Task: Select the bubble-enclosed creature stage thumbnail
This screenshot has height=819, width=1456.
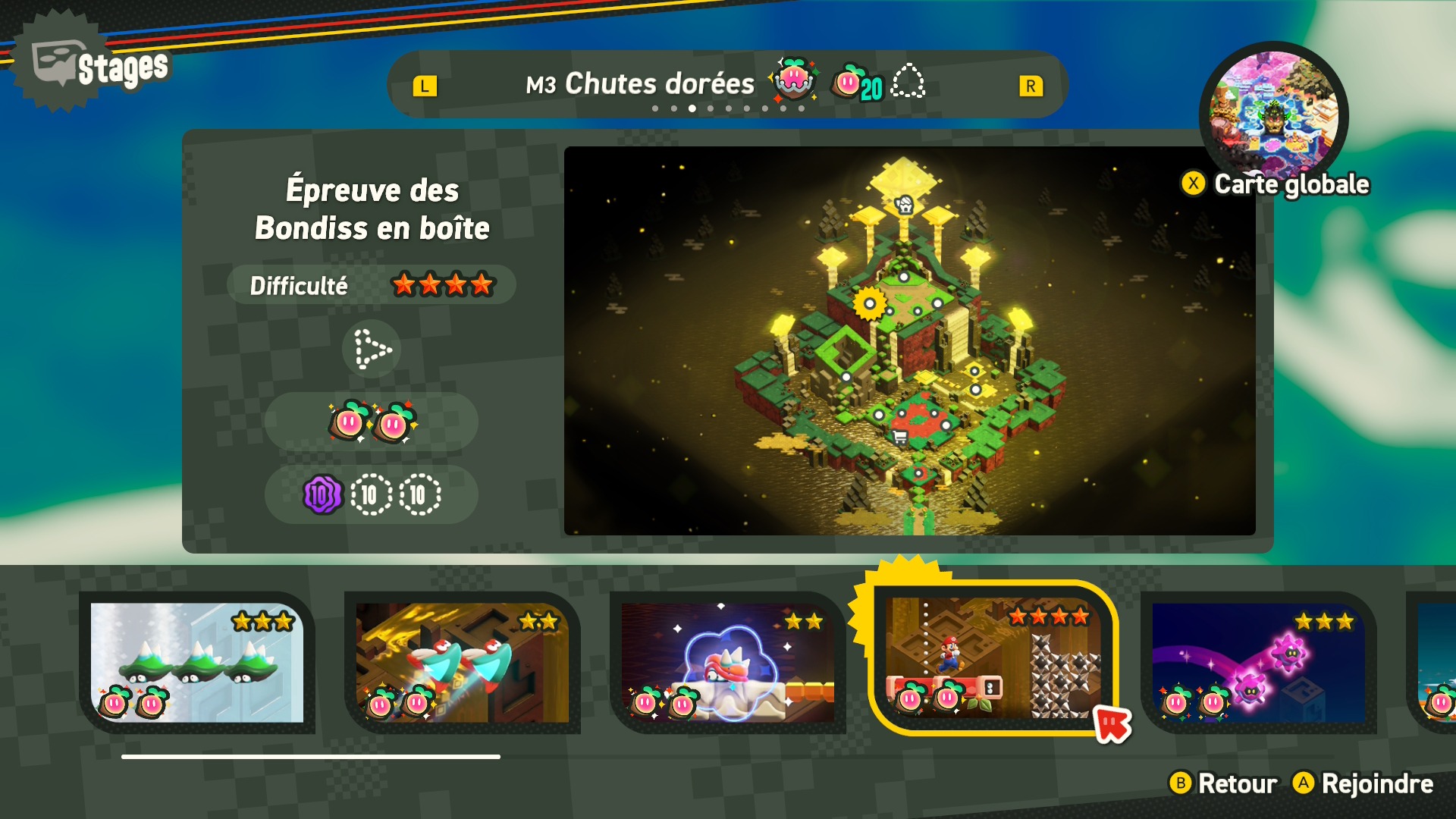Action: [728, 662]
